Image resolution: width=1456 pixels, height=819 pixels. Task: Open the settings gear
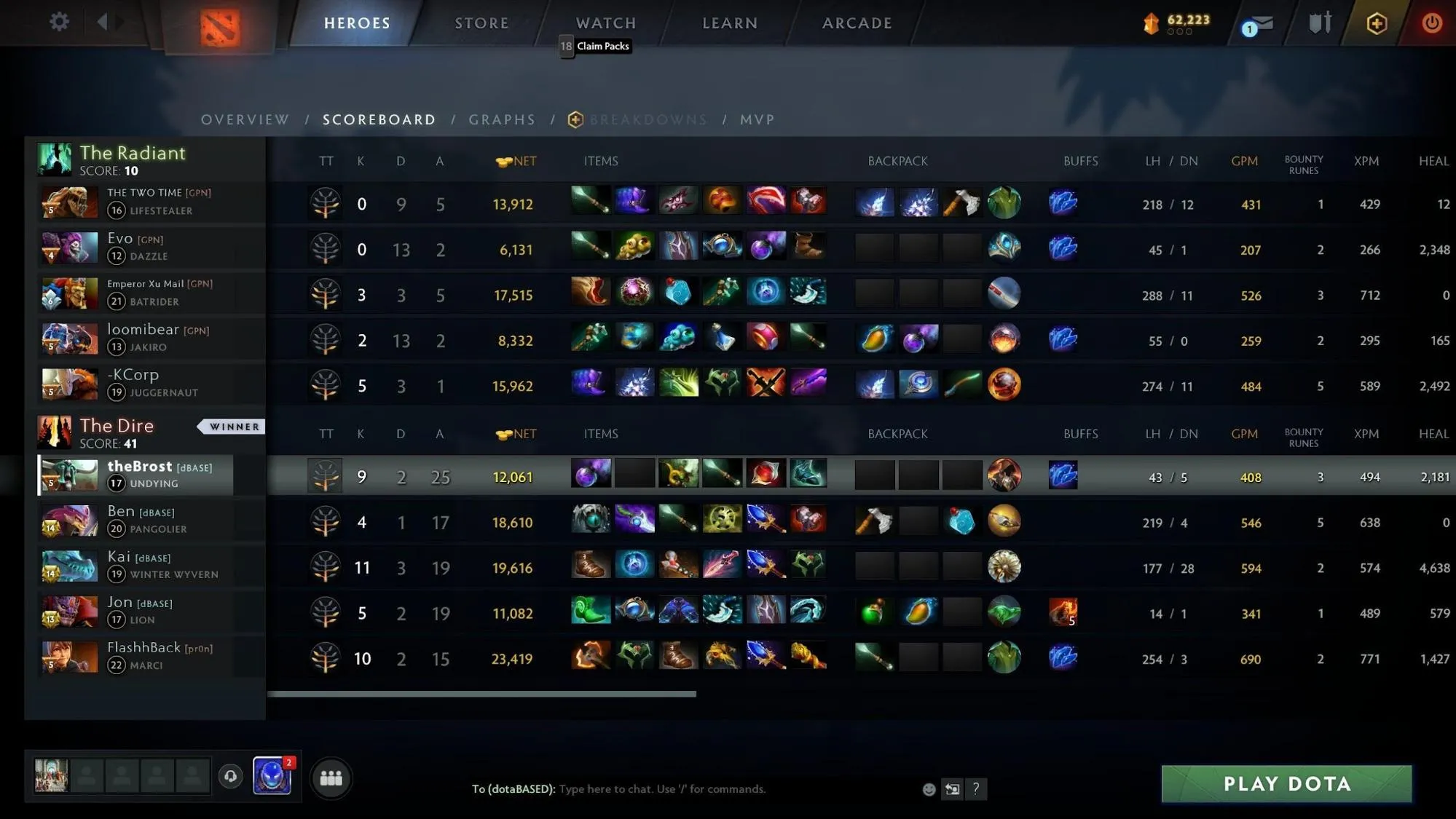[x=59, y=20]
